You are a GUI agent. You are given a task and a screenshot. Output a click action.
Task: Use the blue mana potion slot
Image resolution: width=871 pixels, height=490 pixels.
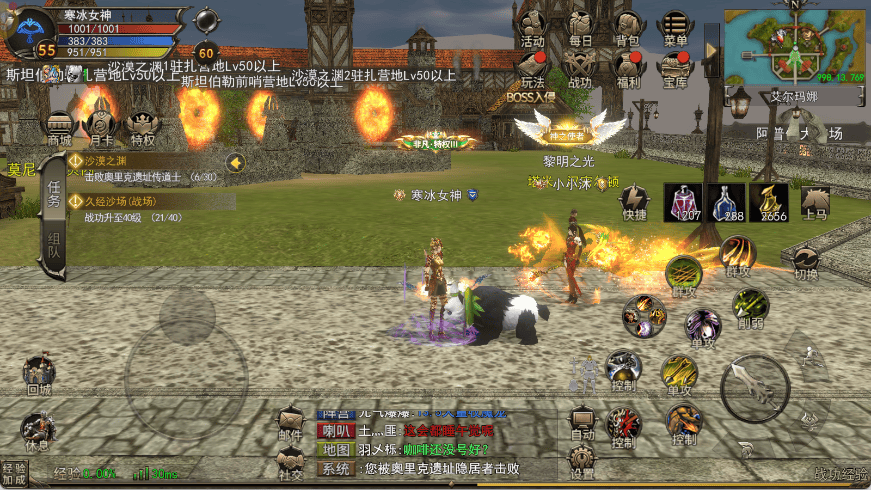727,202
